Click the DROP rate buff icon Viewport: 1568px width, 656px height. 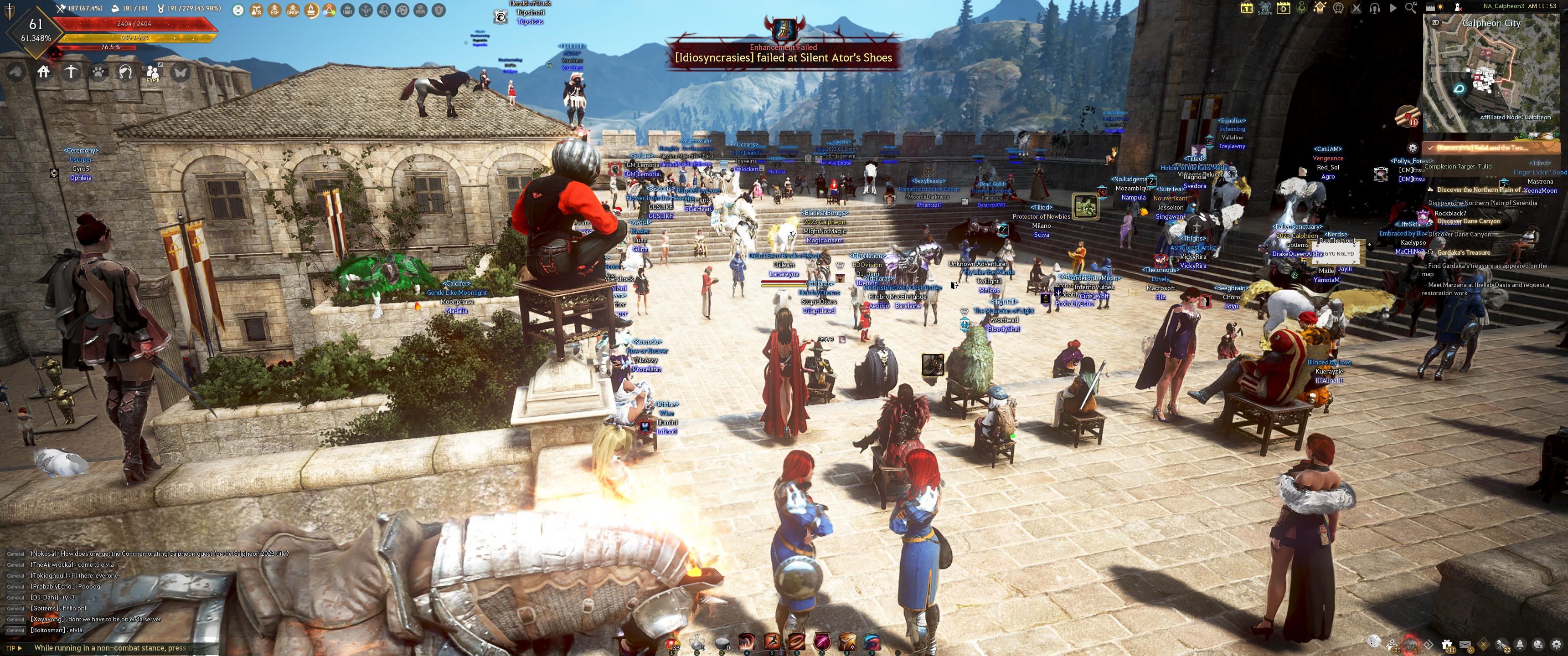293,10
